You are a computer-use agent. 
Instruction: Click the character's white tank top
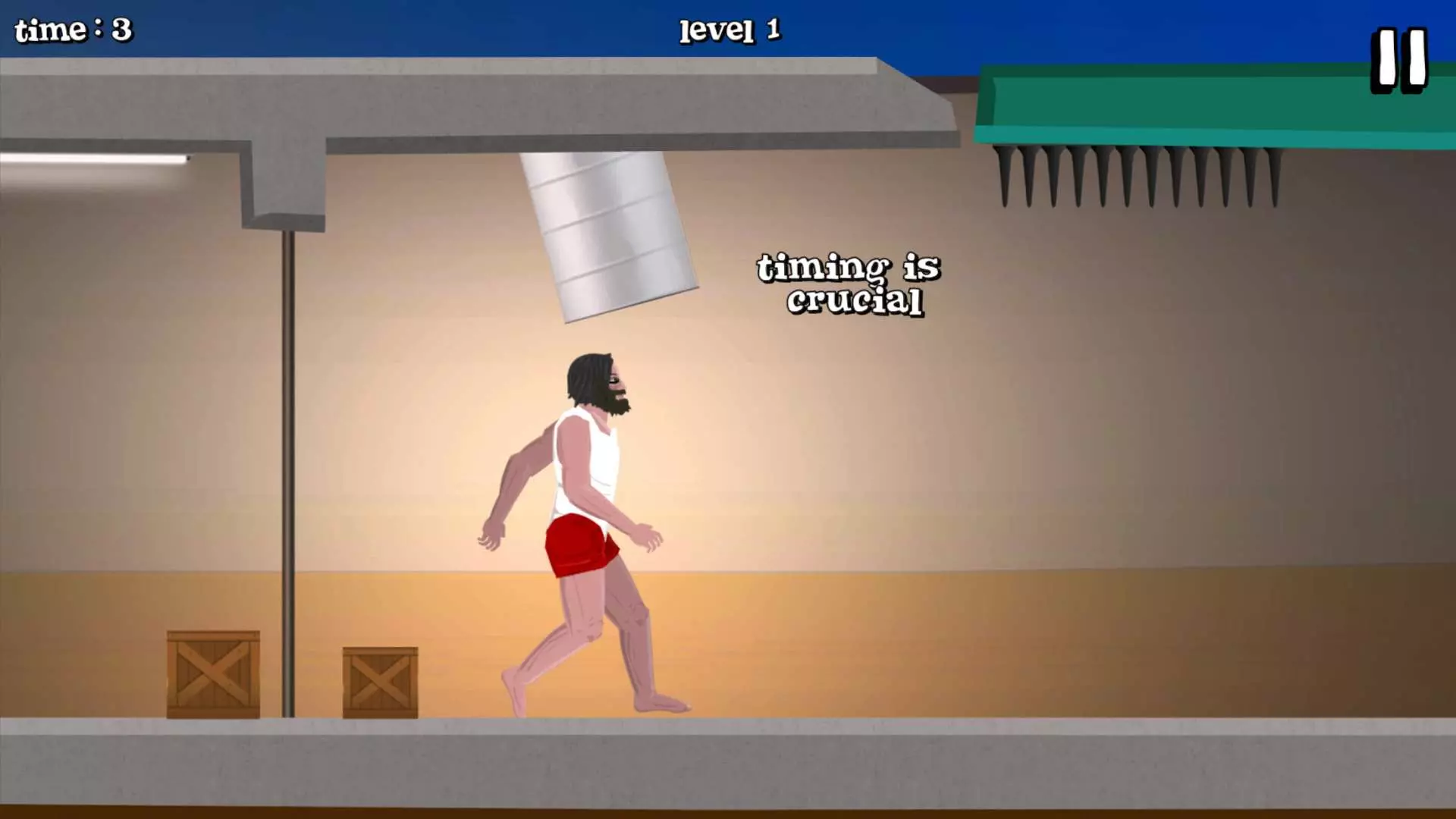[588, 463]
